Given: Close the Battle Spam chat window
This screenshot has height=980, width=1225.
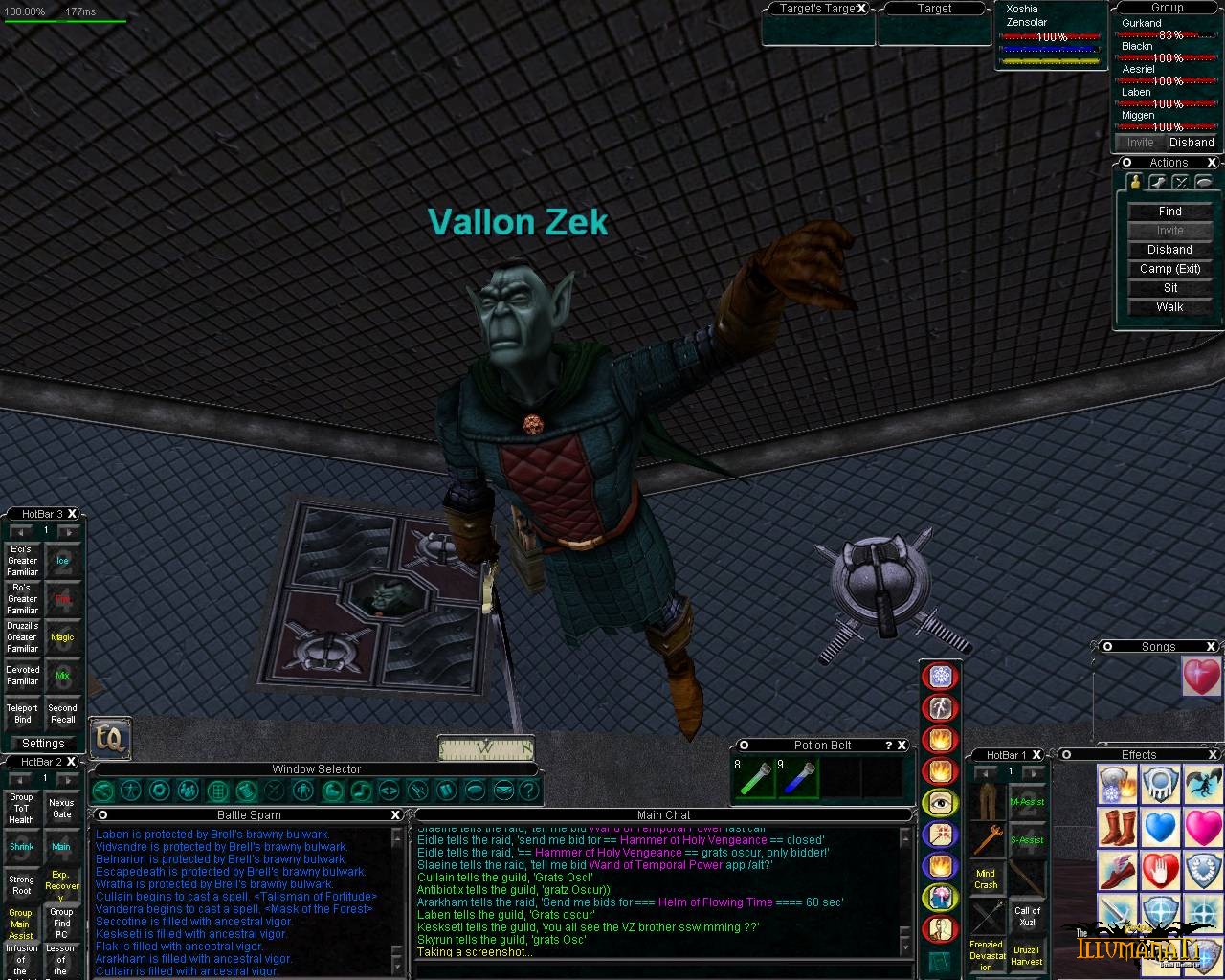Looking at the screenshot, I should 395,815.
